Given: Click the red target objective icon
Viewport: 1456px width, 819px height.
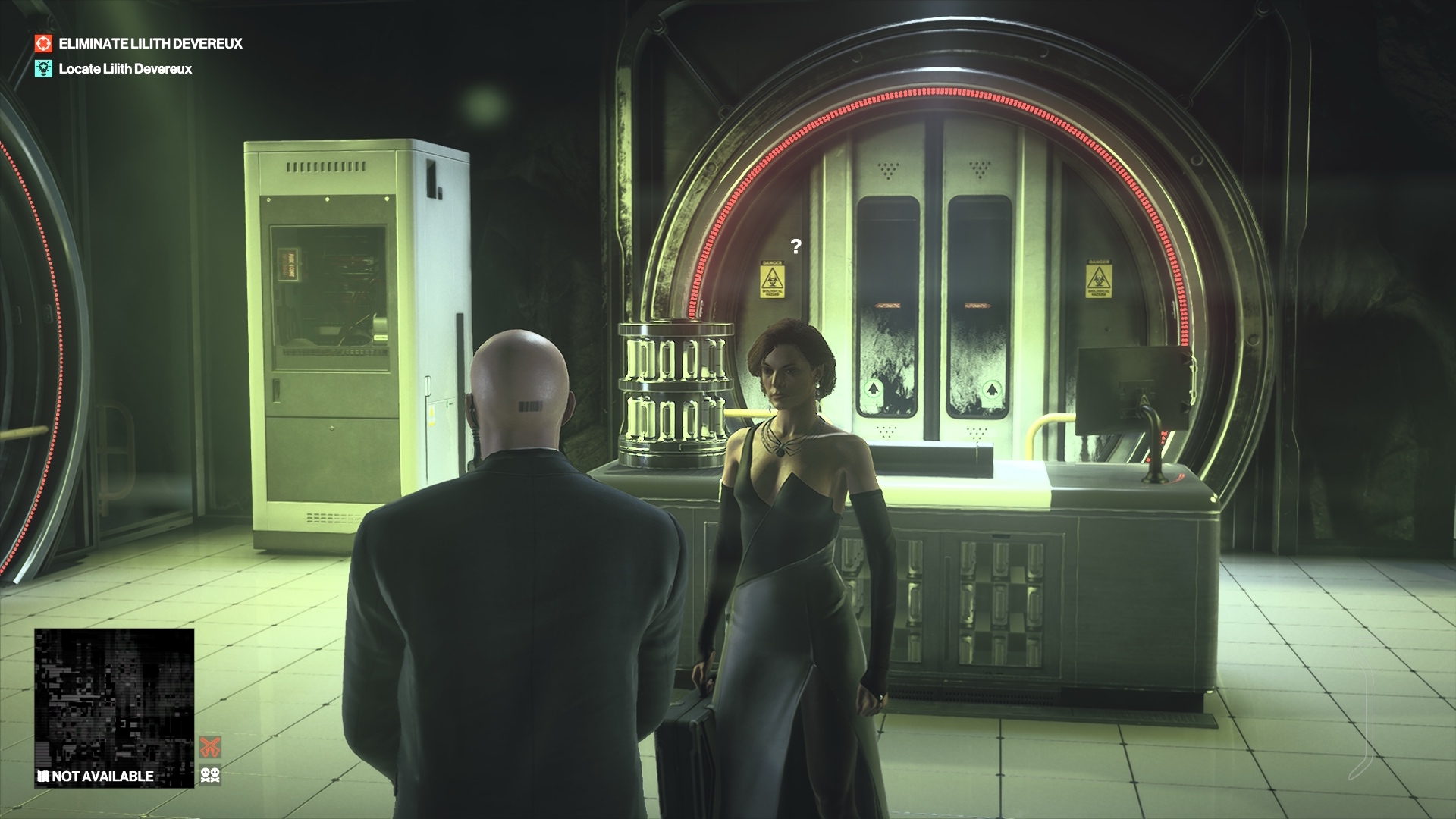Looking at the screenshot, I should (45, 44).
